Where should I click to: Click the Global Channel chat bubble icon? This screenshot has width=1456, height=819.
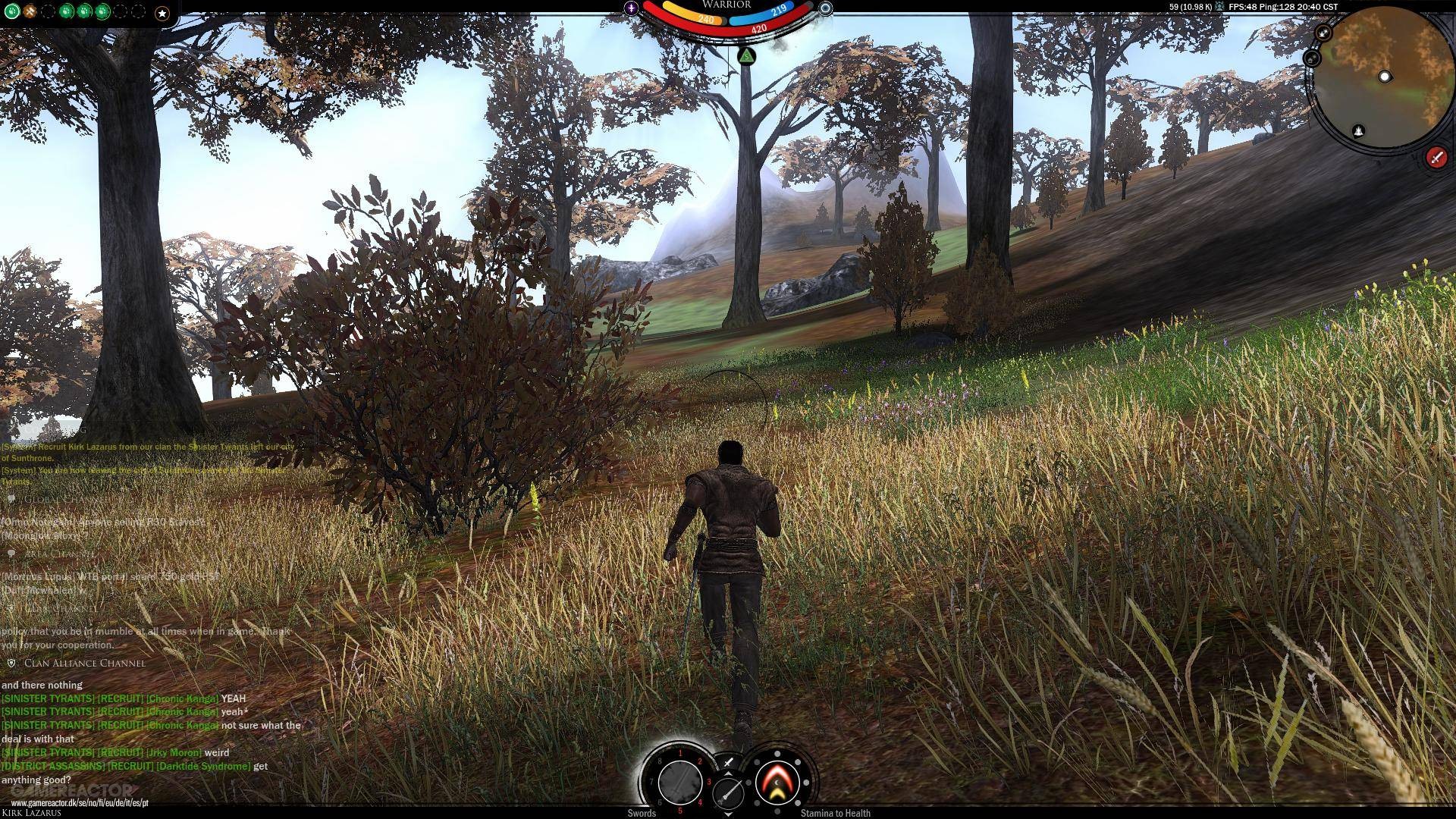pos(13,499)
